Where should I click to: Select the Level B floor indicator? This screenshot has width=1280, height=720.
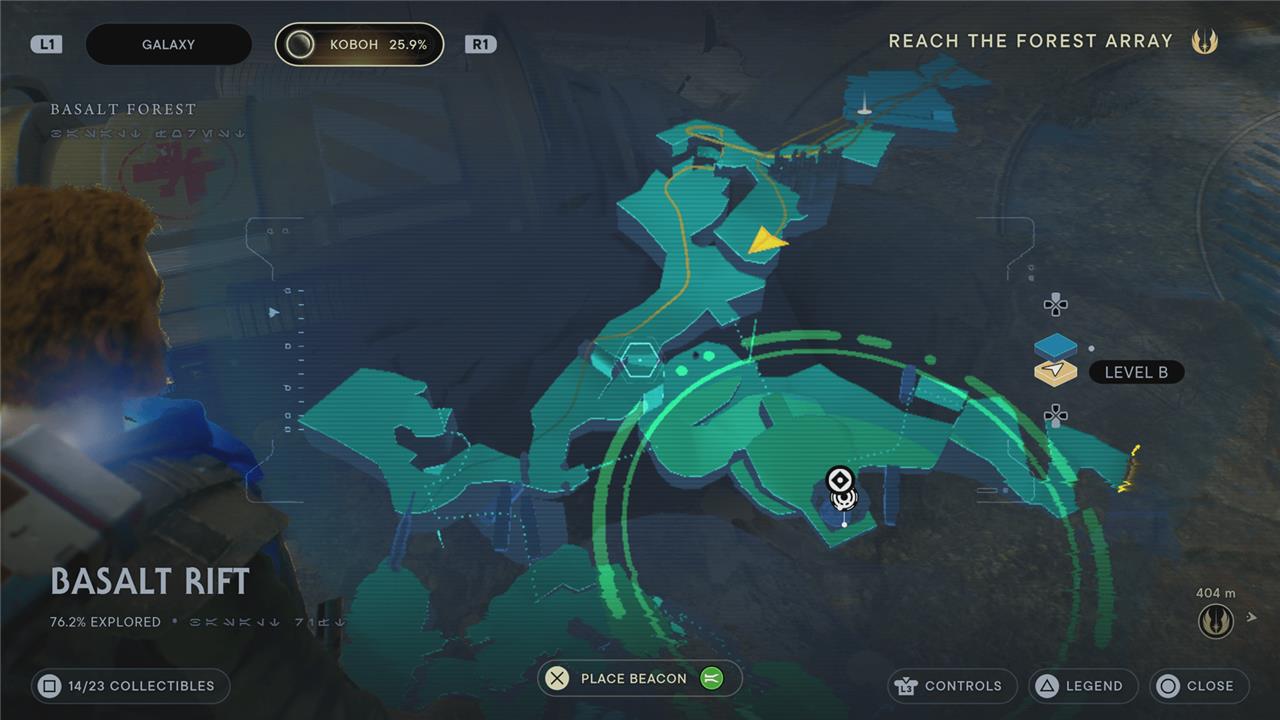(x=1135, y=373)
